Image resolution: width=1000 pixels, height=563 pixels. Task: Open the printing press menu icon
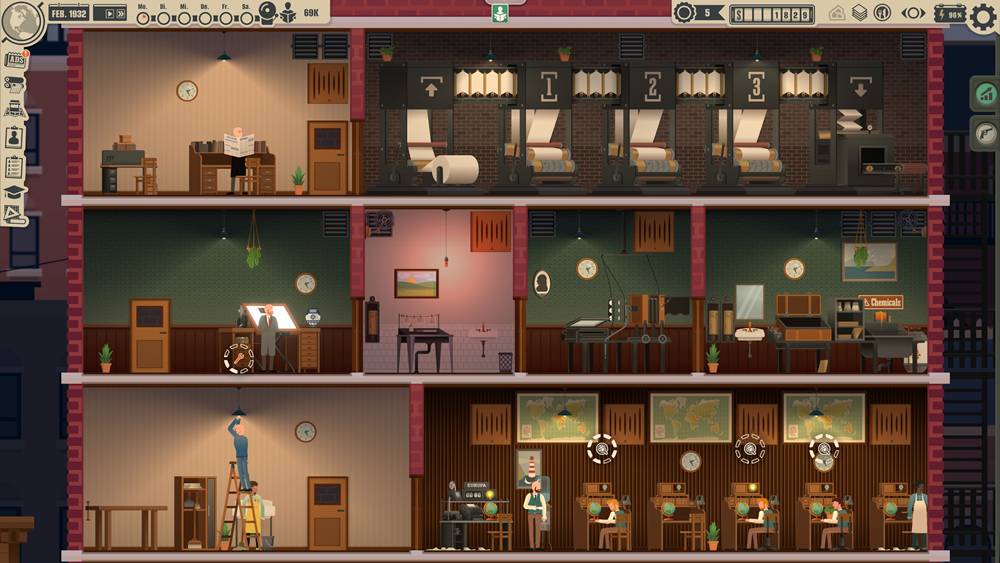point(15,84)
